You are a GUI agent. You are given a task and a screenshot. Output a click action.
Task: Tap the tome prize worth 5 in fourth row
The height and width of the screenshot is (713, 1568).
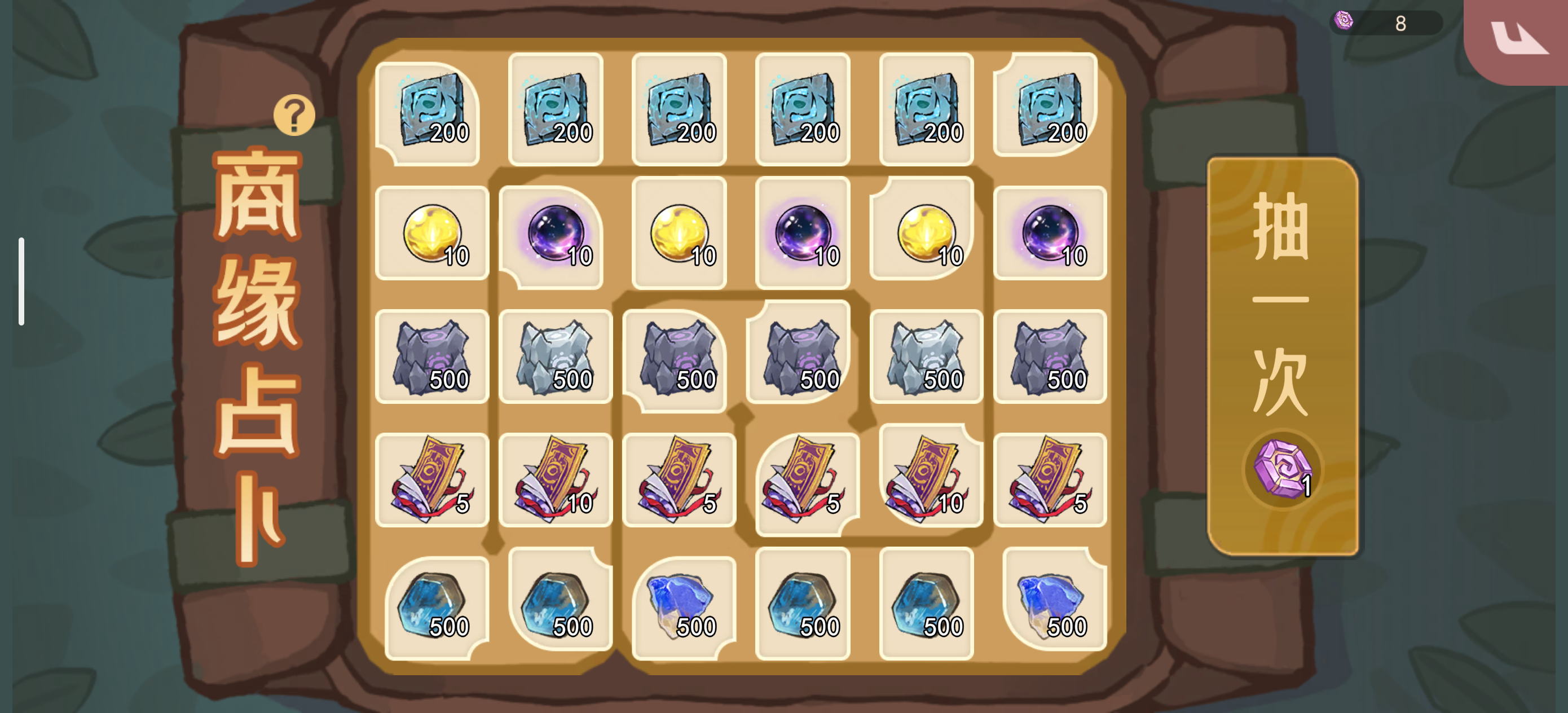432,481
